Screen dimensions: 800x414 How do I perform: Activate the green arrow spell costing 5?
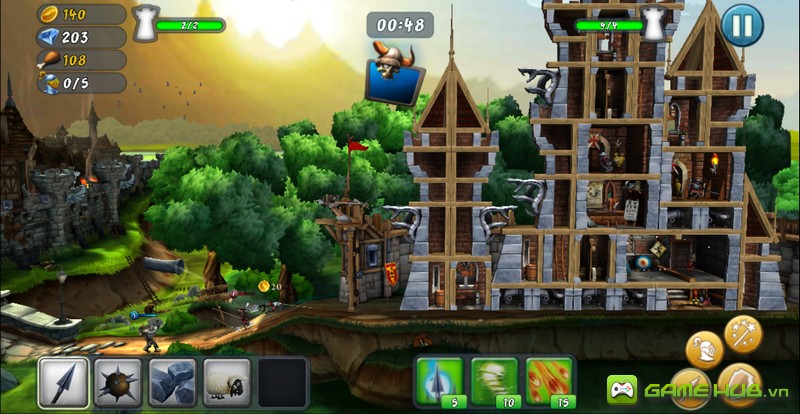439,381
